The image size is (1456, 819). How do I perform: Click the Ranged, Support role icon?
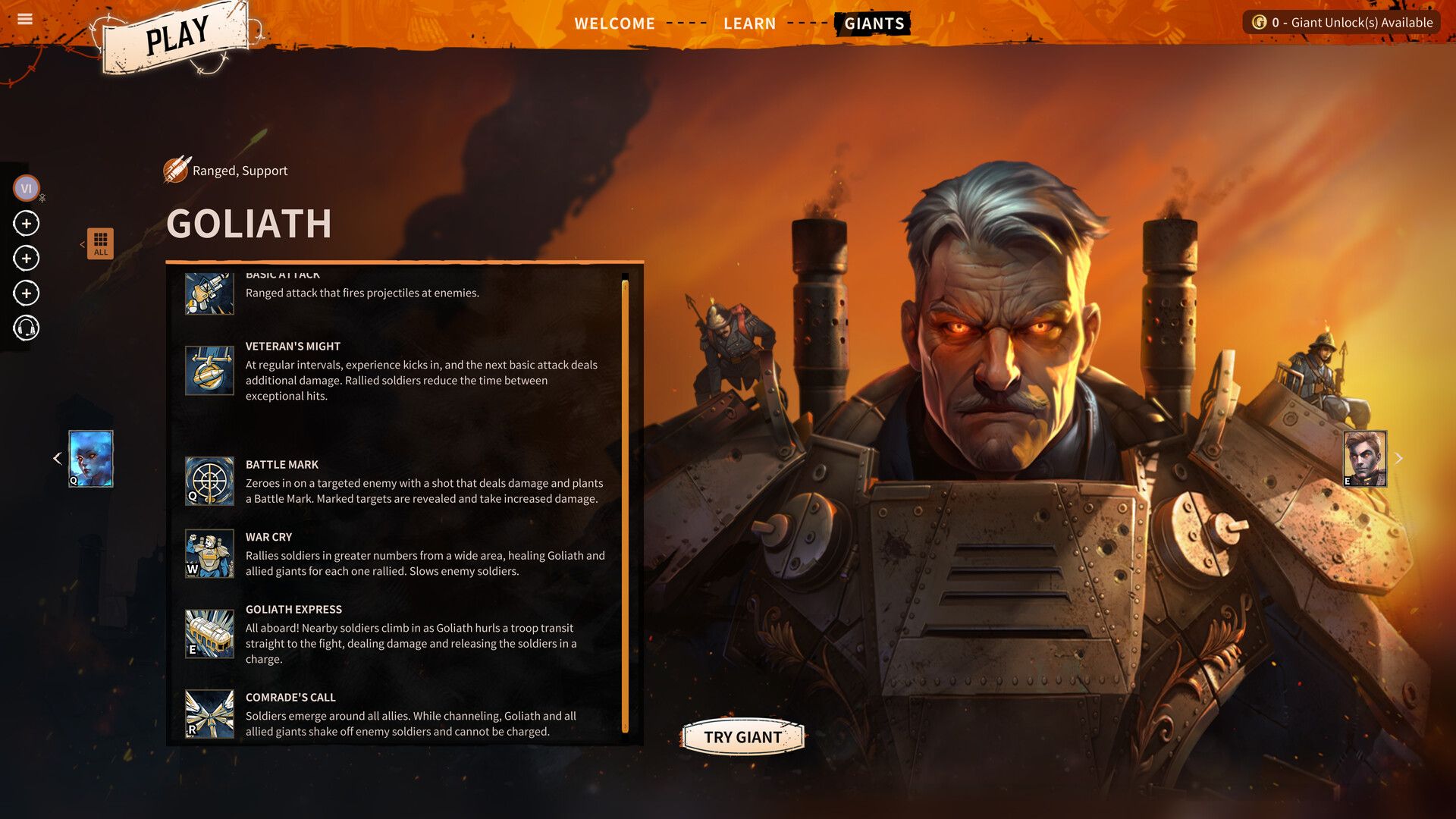pyautogui.click(x=174, y=170)
